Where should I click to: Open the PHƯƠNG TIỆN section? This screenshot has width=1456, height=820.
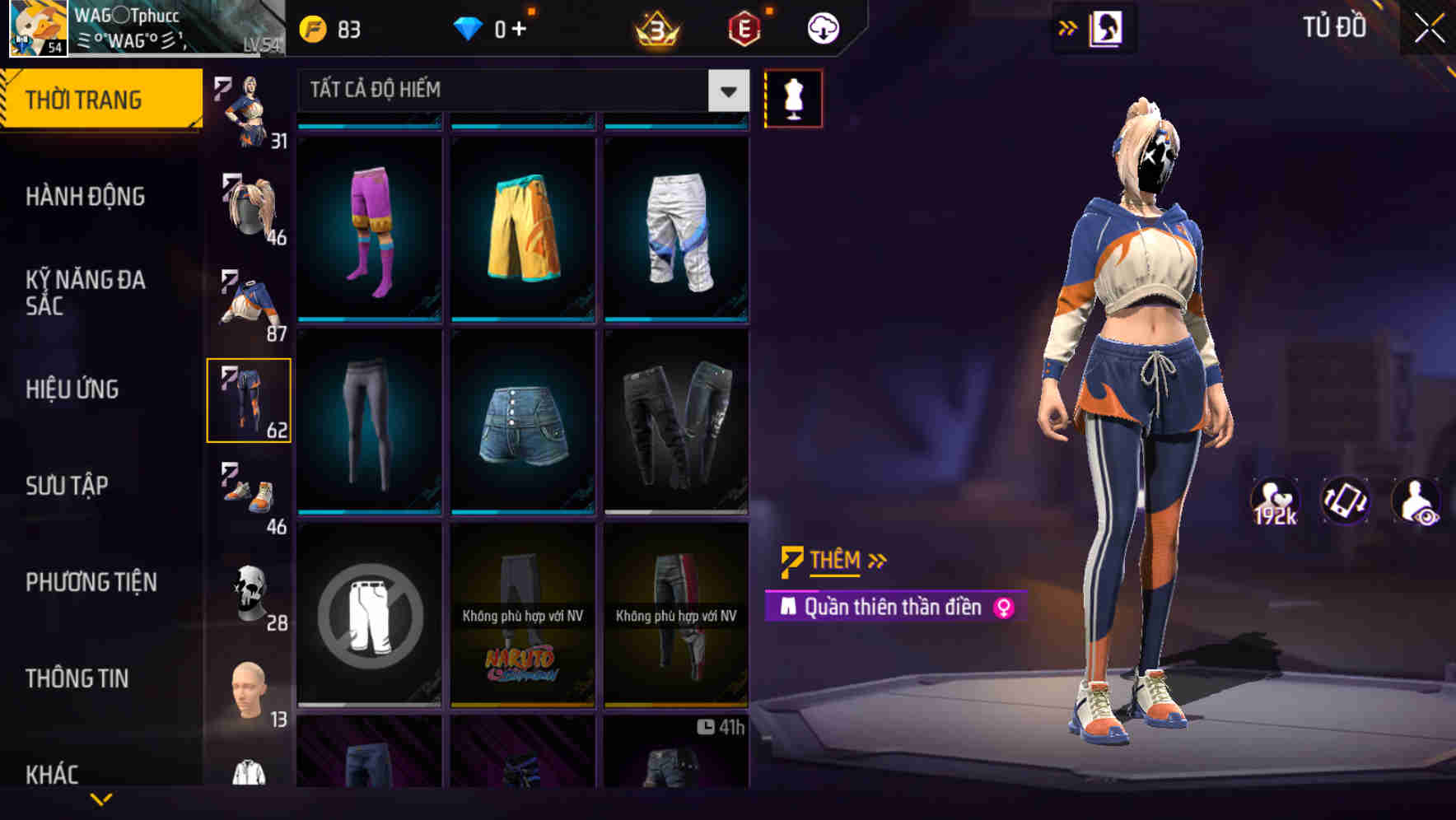[x=91, y=581]
